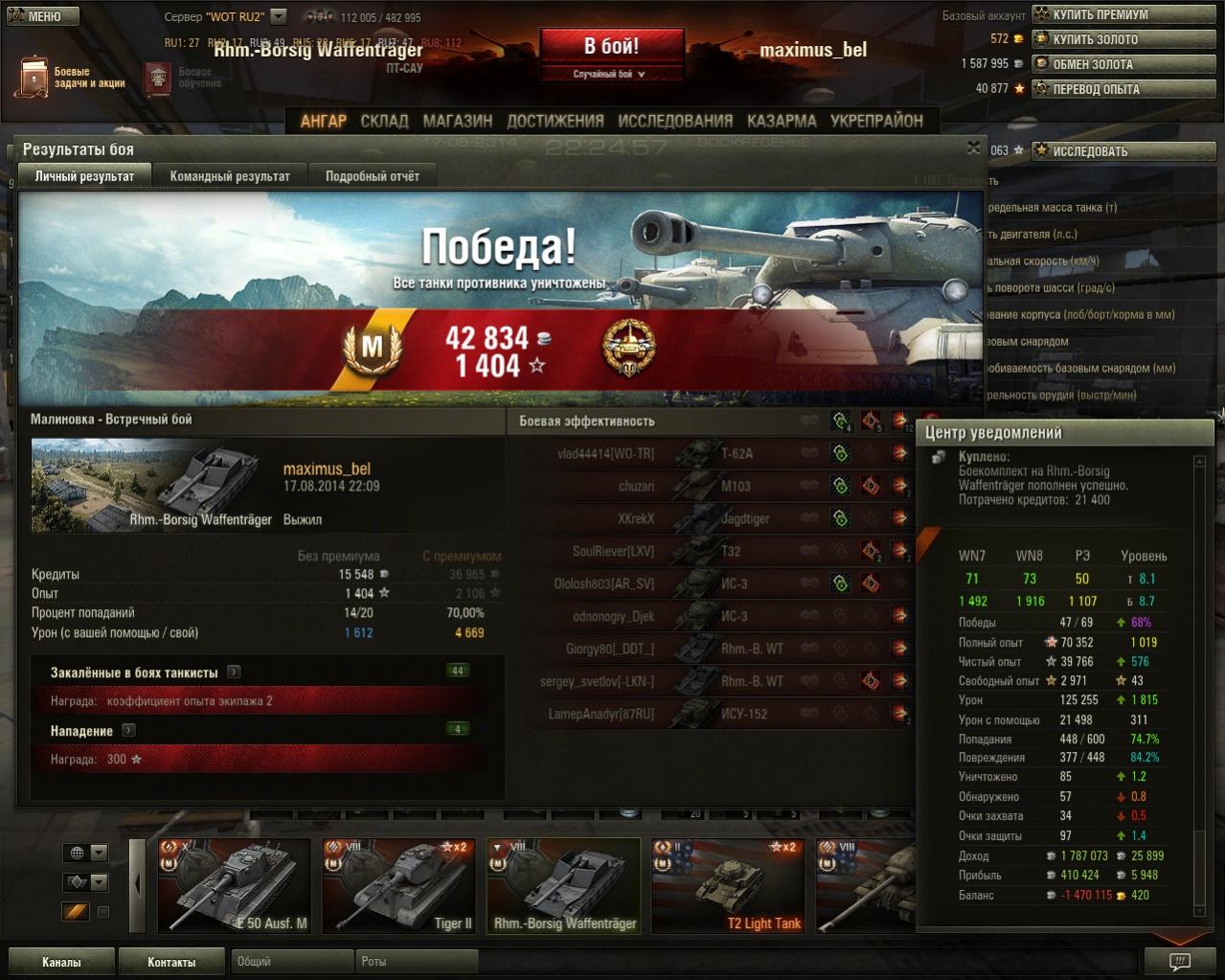Open the main Меню button
Viewport: 1225px width, 980px height.
(x=43, y=16)
